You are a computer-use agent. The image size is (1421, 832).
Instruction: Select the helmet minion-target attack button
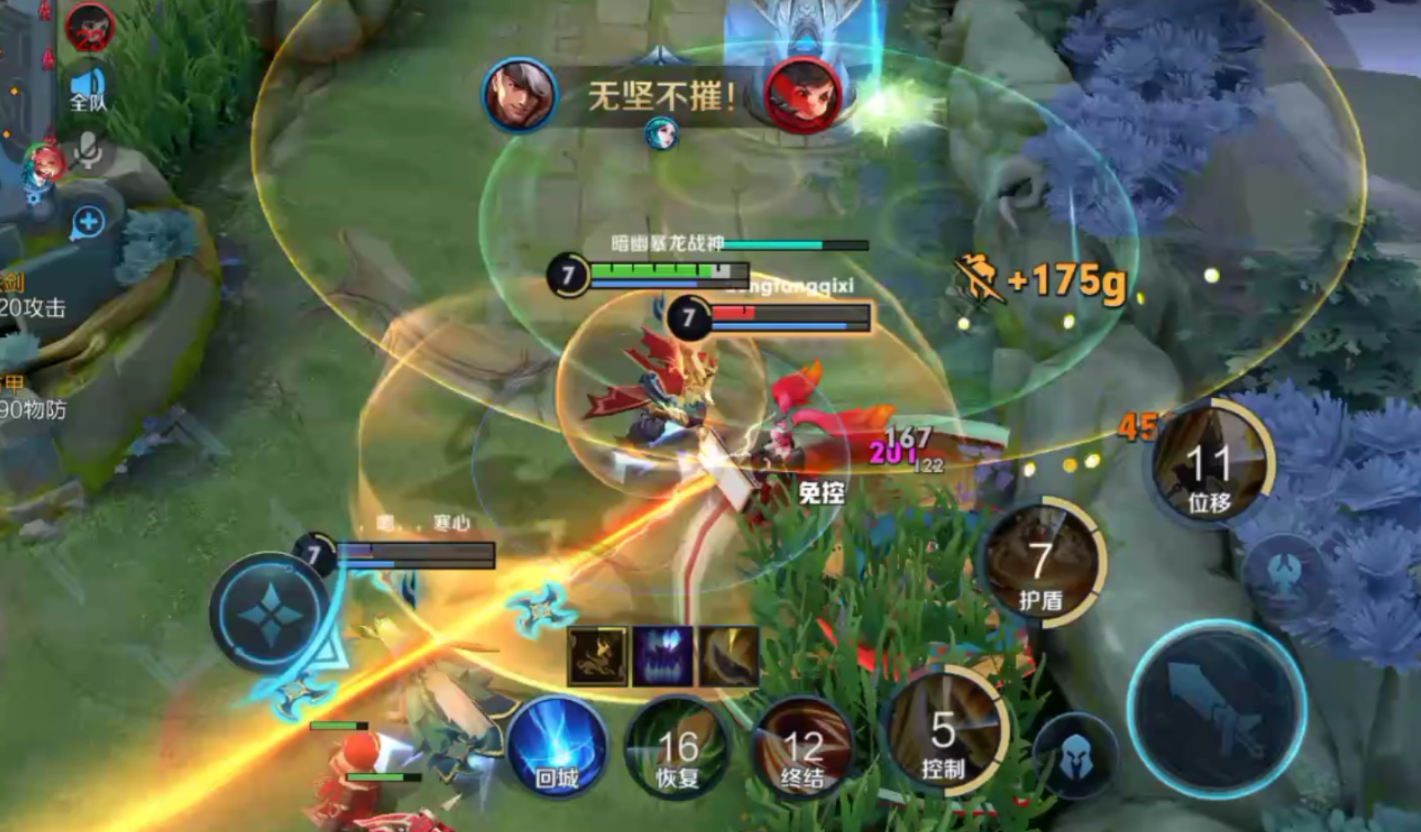(1075, 755)
